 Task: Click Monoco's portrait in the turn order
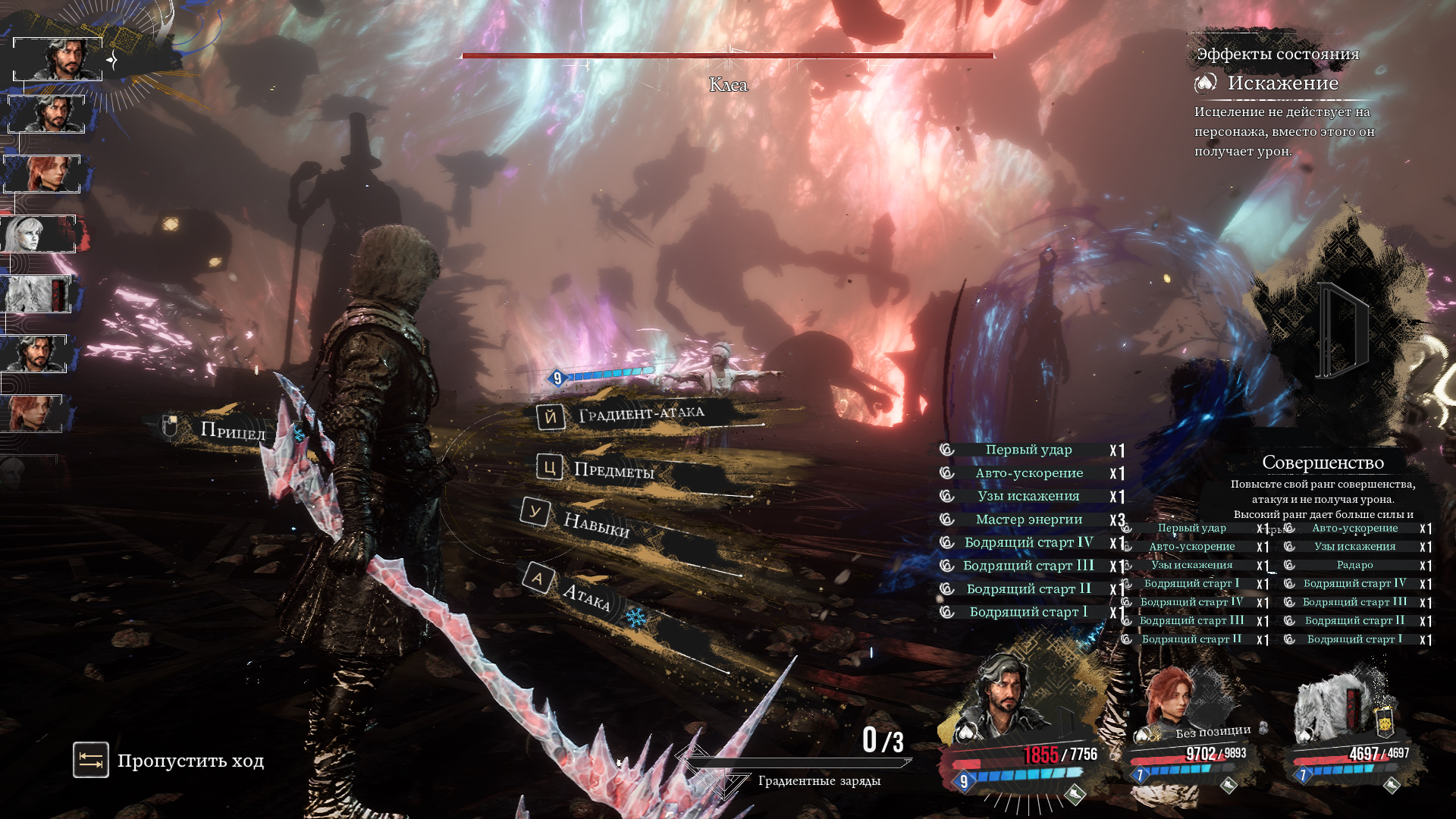[36, 294]
